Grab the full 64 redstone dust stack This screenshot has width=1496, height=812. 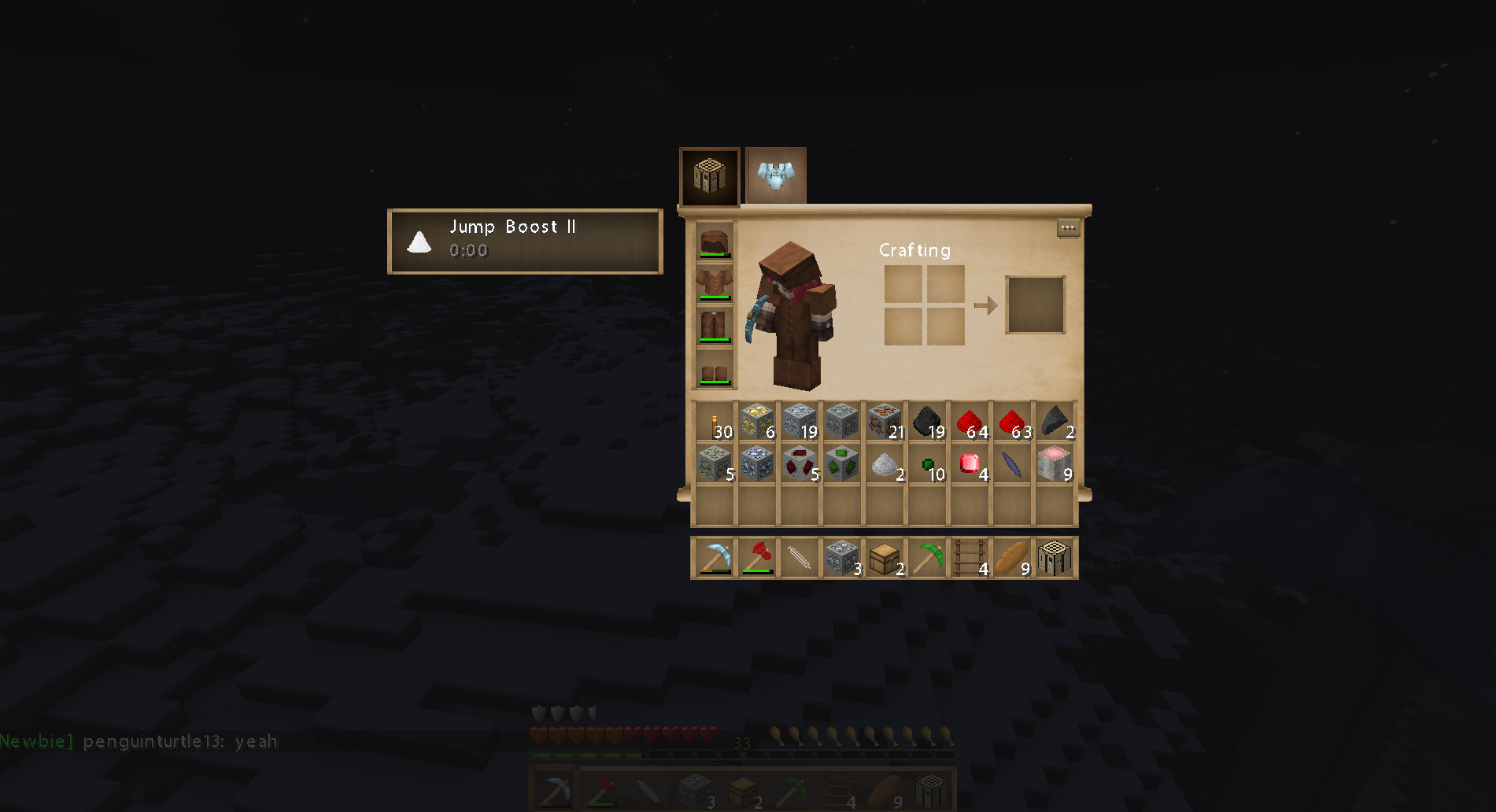(x=970, y=423)
